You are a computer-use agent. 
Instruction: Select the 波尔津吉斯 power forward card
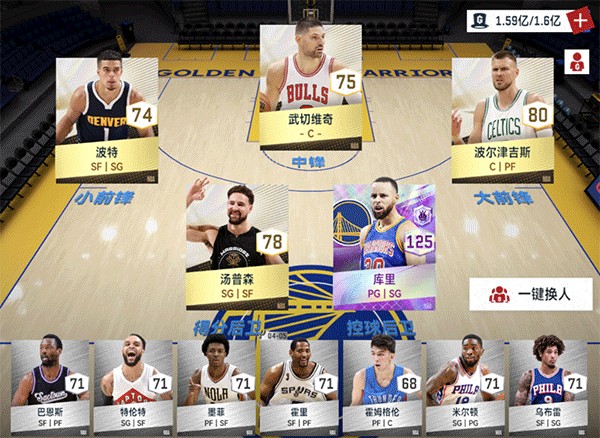click(x=502, y=119)
